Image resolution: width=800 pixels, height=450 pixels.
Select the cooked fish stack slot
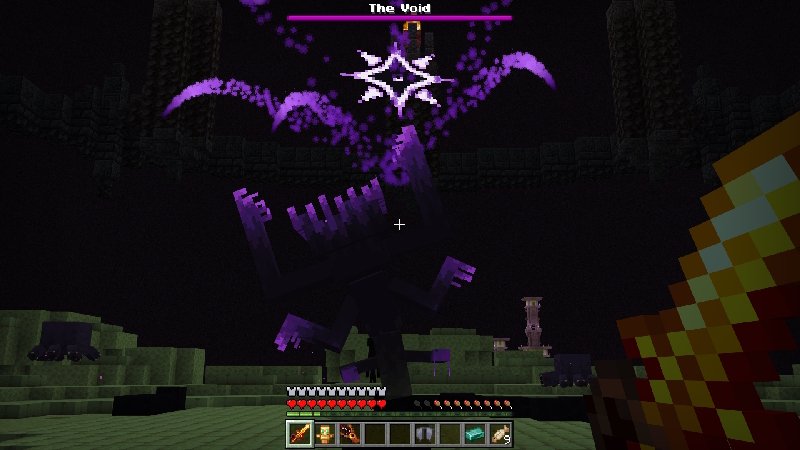499,433
